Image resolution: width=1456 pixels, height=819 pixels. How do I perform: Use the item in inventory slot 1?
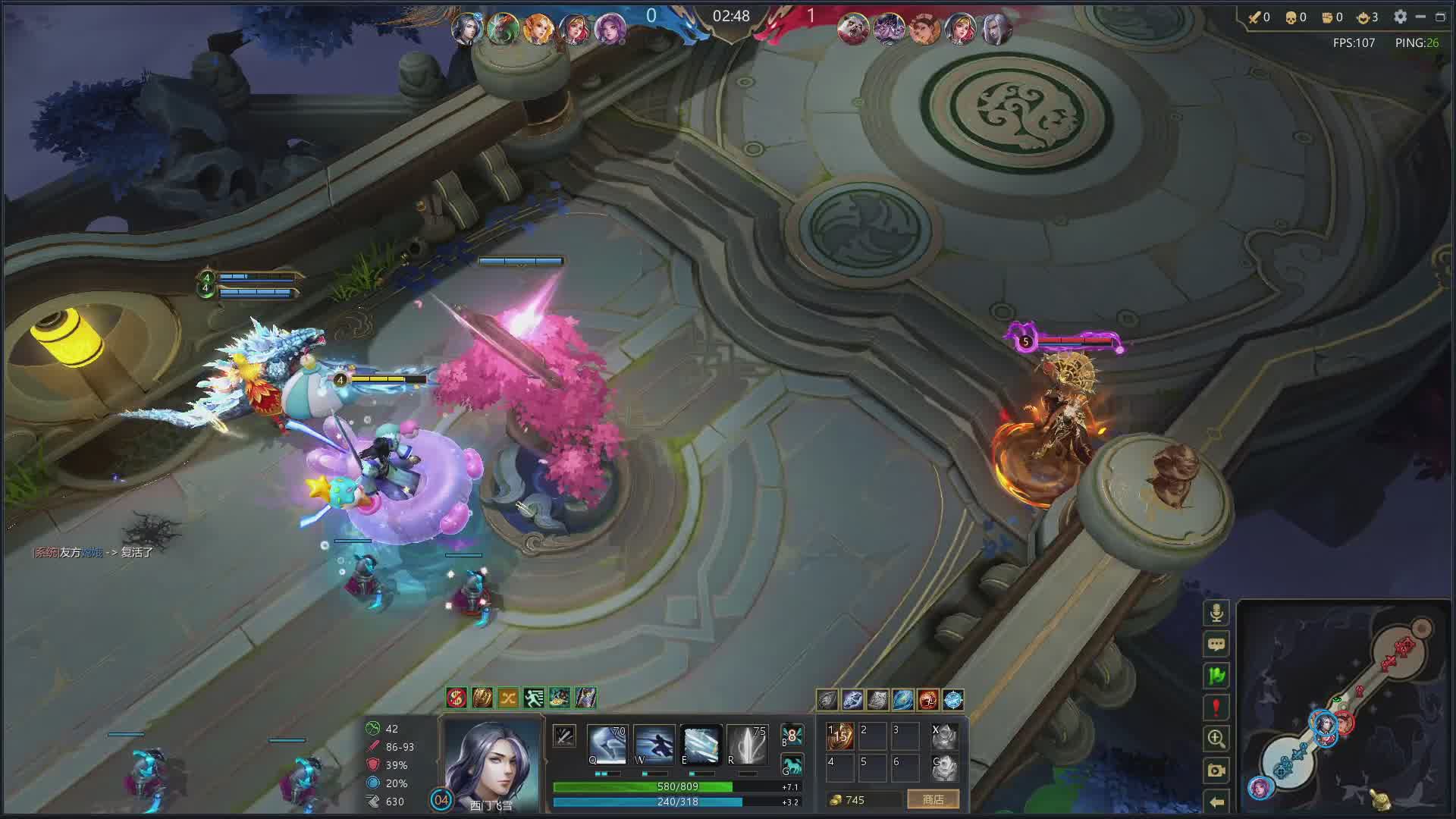tap(840, 736)
